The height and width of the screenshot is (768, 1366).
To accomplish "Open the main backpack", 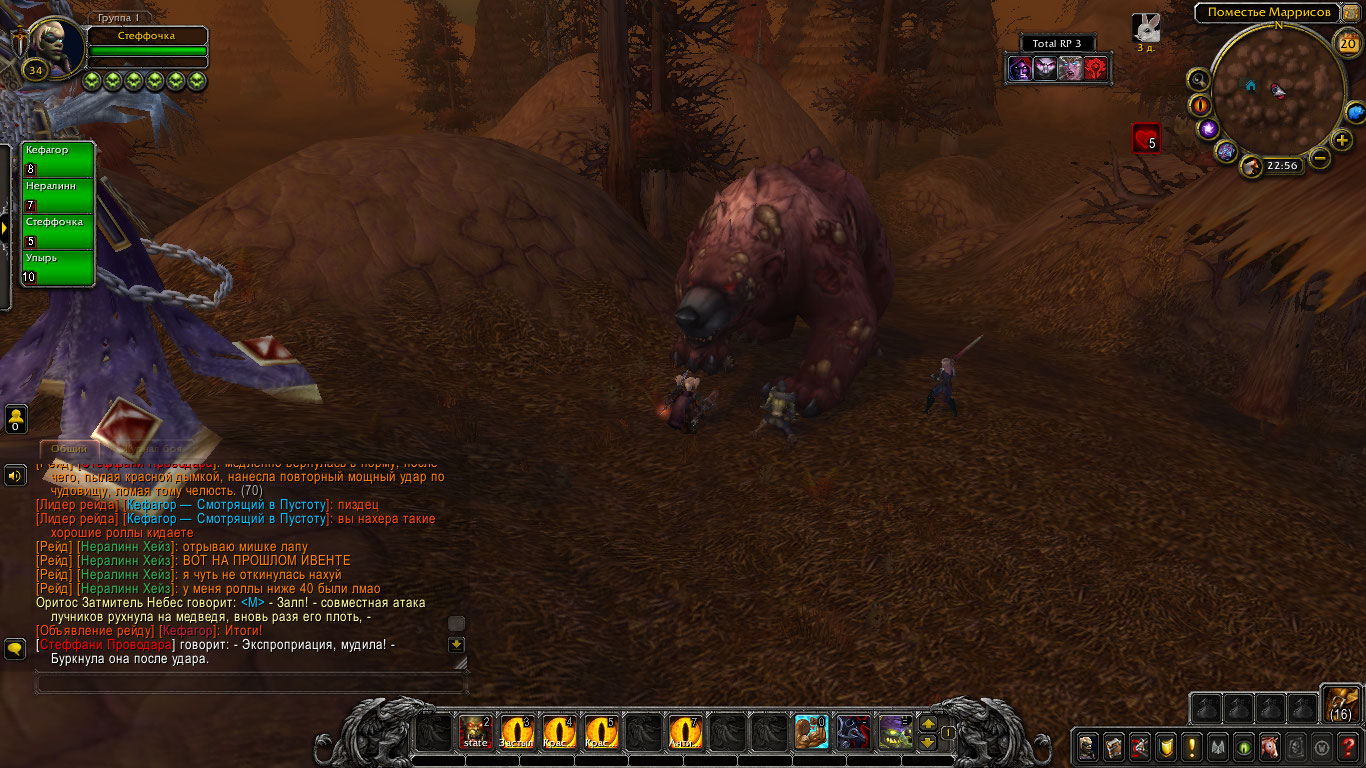I will click(x=1340, y=703).
